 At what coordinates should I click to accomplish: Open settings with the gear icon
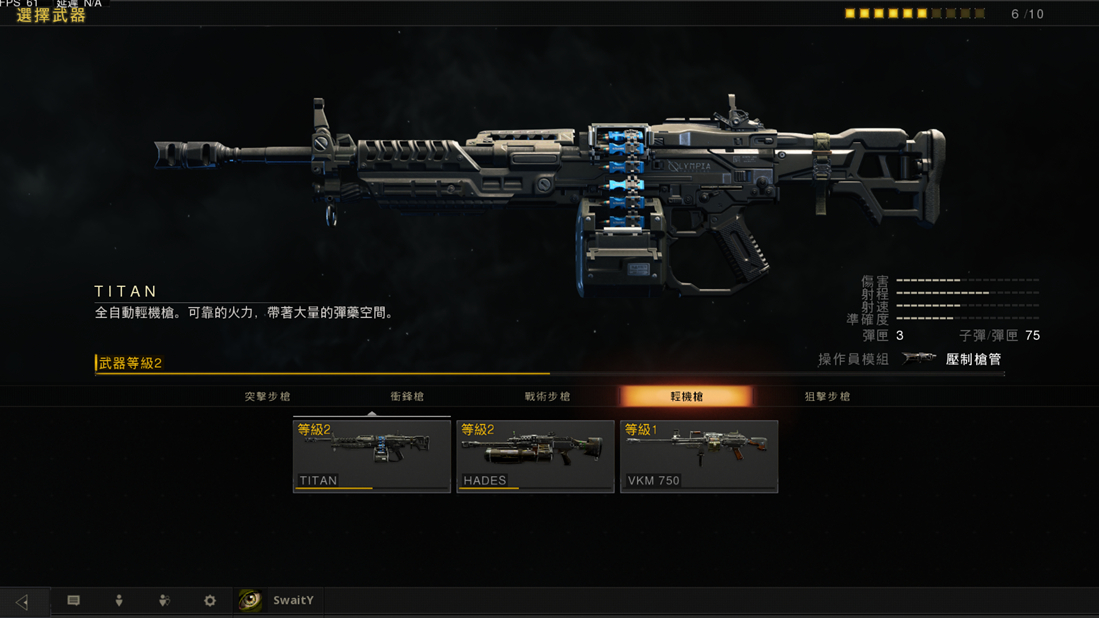click(210, 601)
